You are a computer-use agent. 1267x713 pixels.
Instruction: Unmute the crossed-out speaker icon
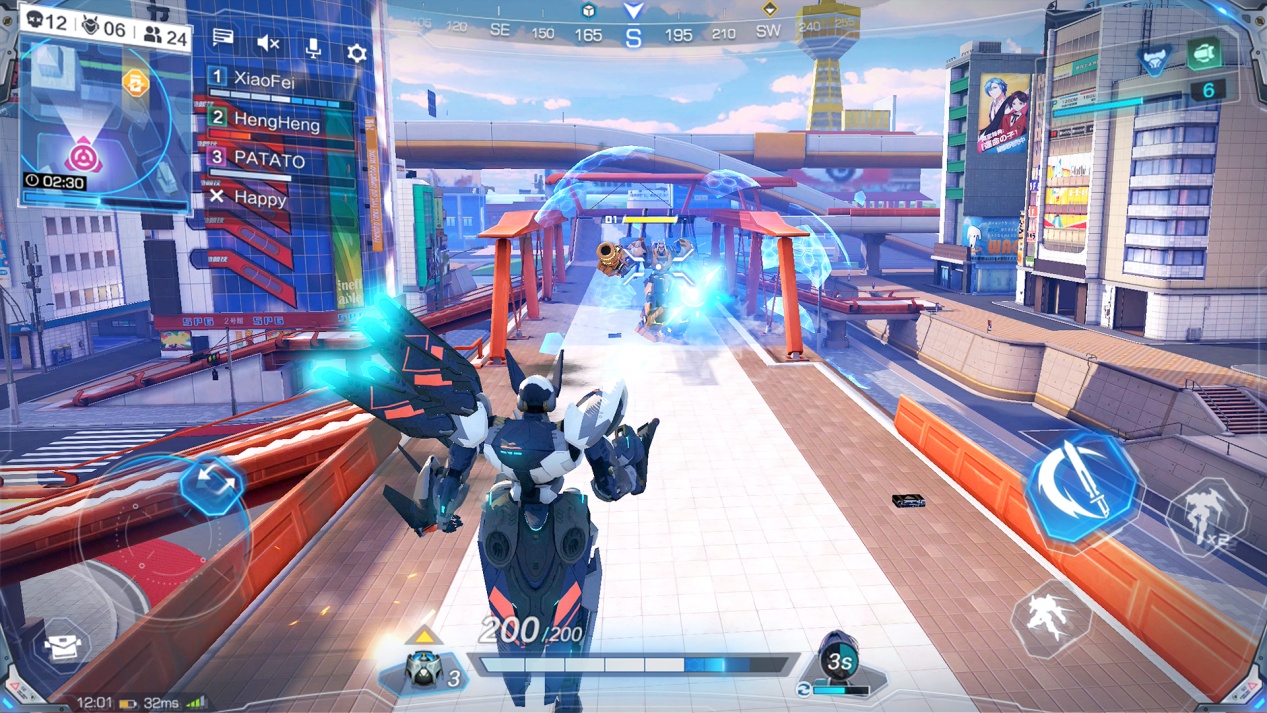point(268,43)
